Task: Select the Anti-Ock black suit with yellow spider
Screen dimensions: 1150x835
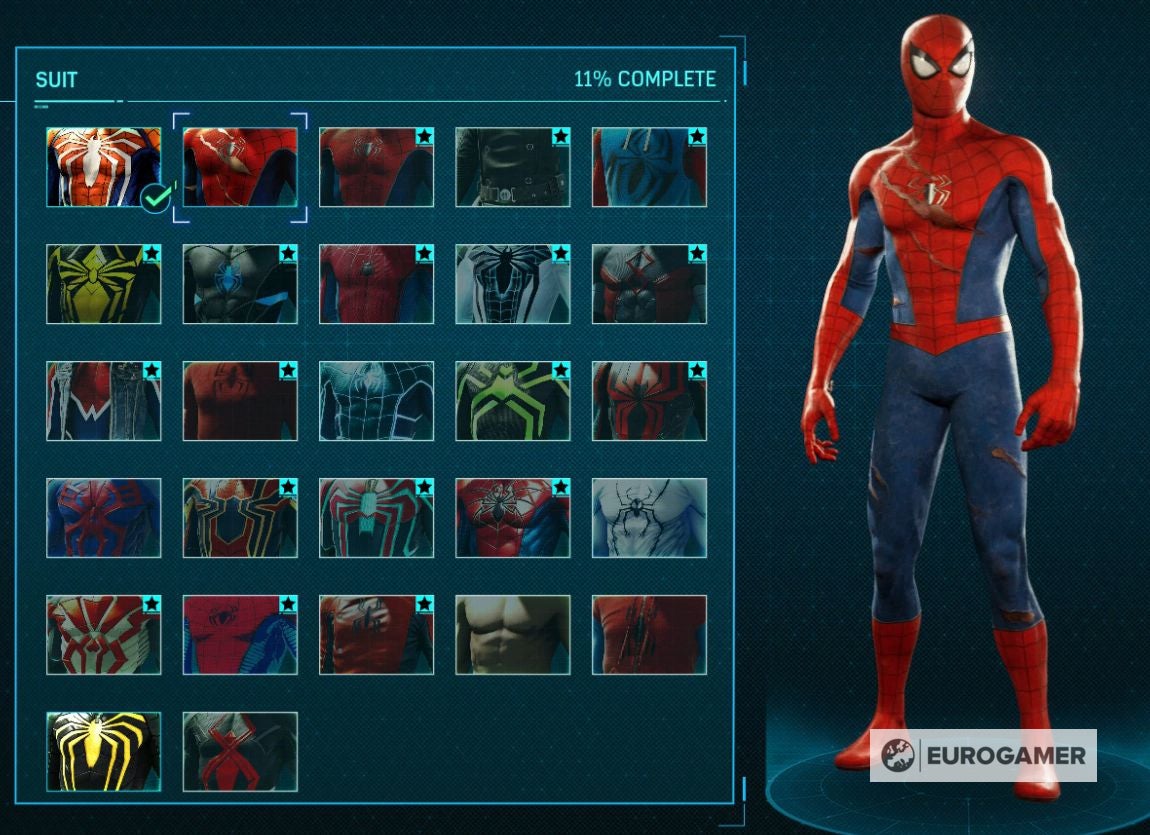Action: [x=103, y=752]
